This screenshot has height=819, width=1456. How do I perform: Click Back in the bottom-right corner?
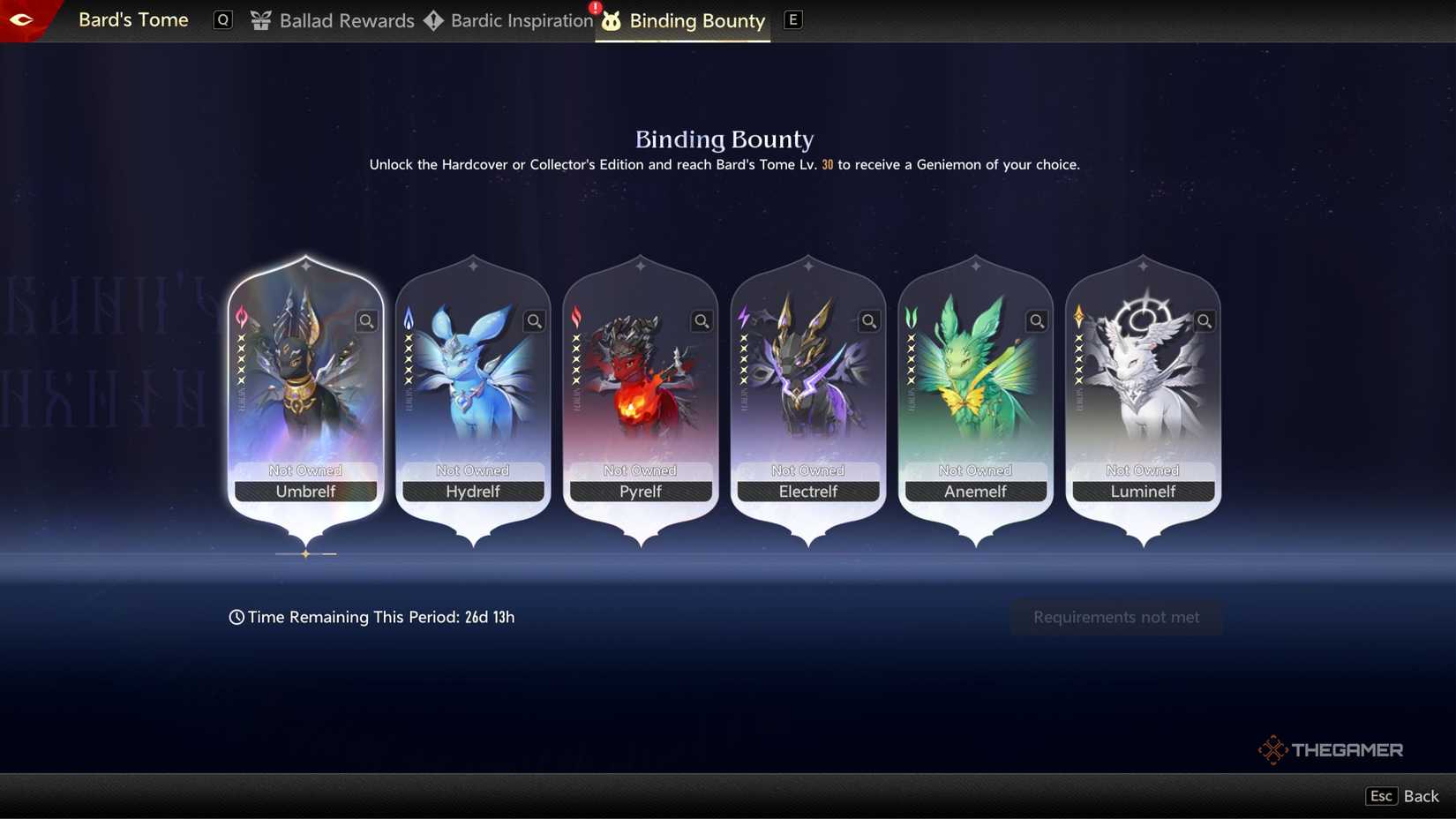(x=1421, y=795)
